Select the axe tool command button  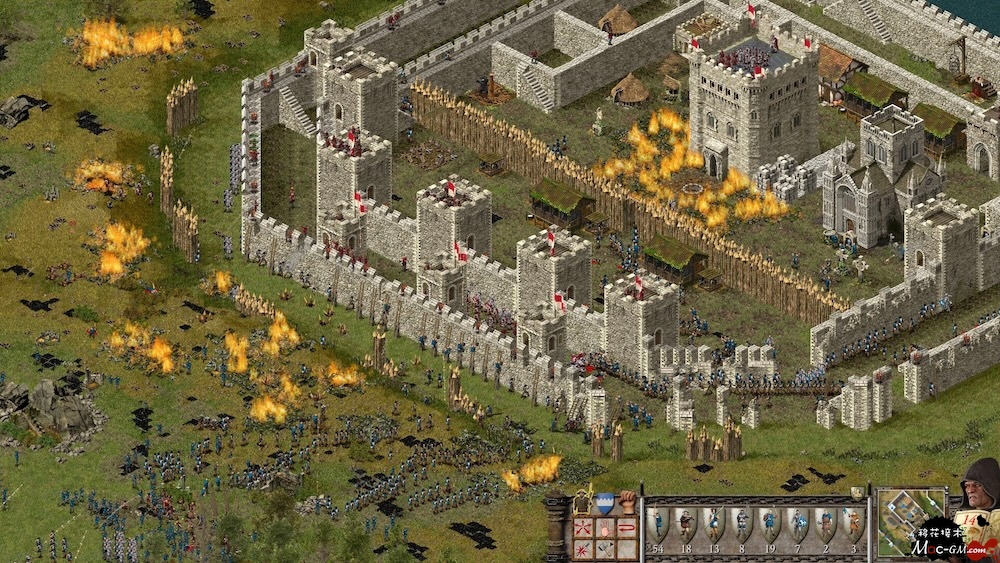(x=605, y=548)
